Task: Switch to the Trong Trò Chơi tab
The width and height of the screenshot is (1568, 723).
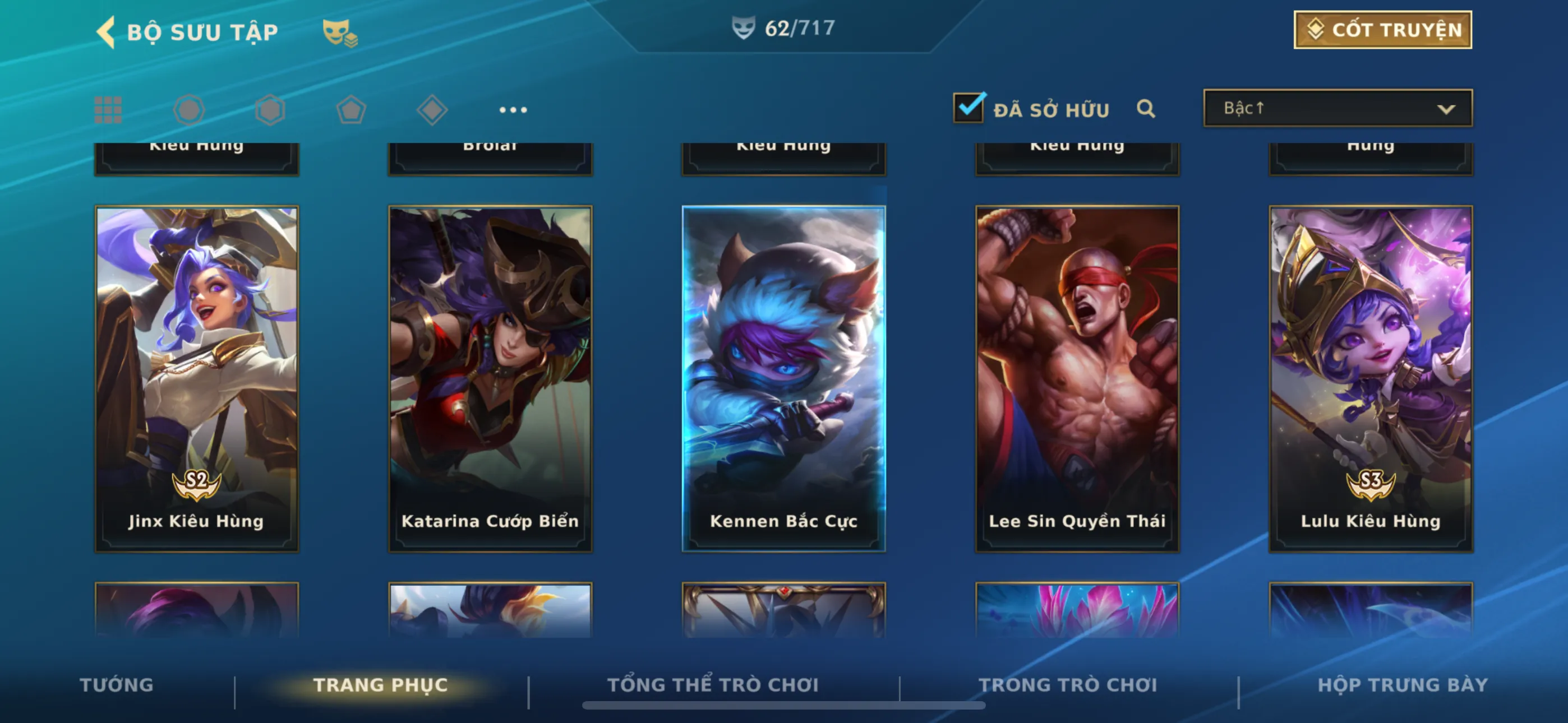Action: tap(1068, 685)
